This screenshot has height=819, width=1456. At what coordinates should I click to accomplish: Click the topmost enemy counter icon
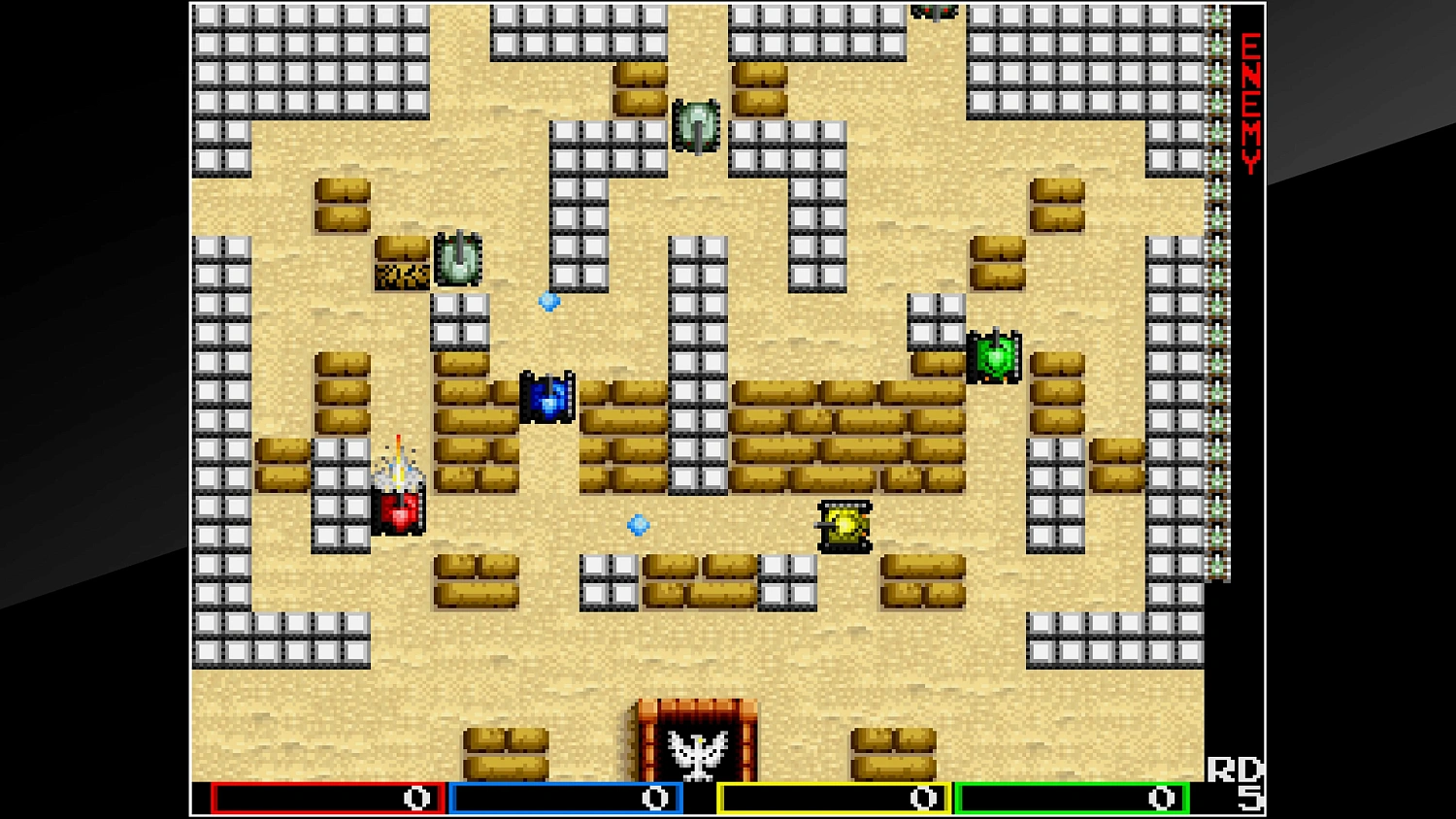click(x=1216, y=15)
